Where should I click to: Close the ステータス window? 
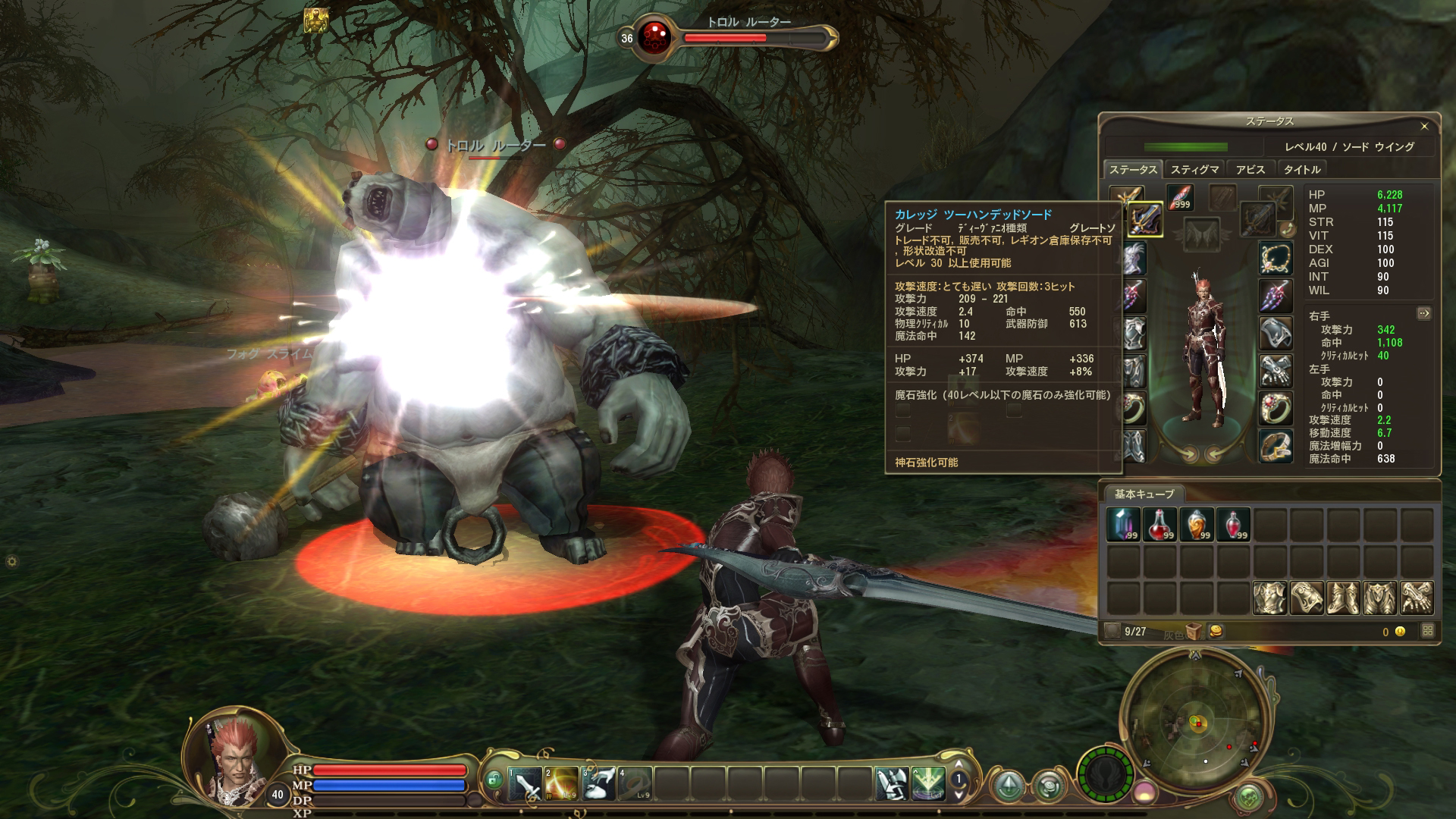pos(1423,127)
